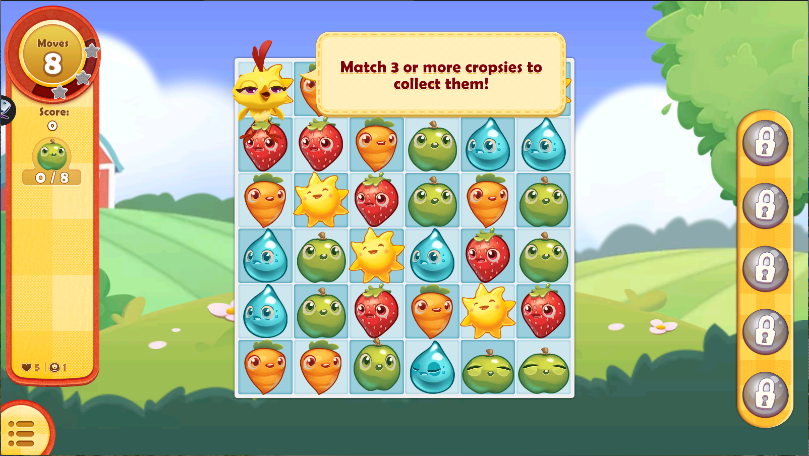Select the sleeping water droplet tile
The image size is (809, 456).
[432, 366]
